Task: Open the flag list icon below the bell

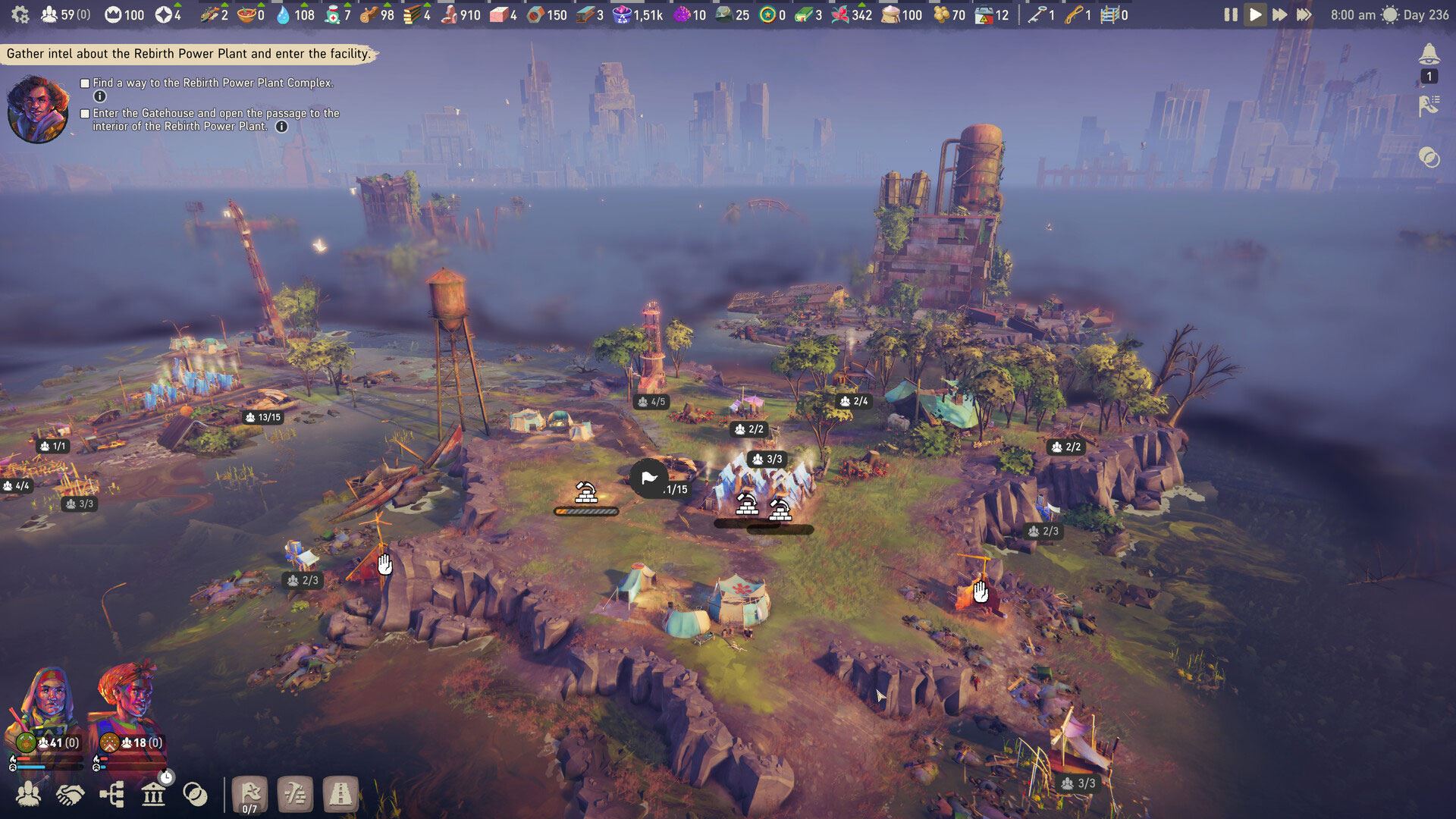Action: 1429,106
